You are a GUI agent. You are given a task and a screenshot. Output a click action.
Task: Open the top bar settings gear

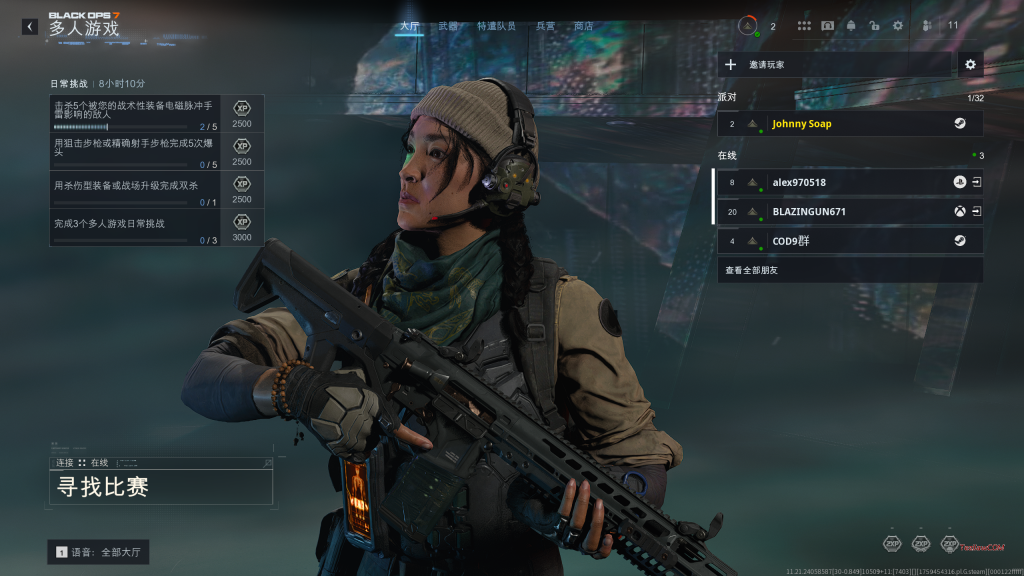click(897, 26)
